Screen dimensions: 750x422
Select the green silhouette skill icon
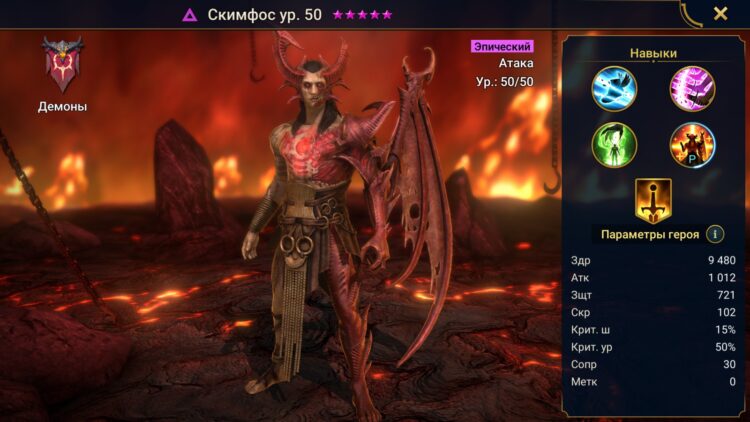pyautogui.click(x=613, y=144)
